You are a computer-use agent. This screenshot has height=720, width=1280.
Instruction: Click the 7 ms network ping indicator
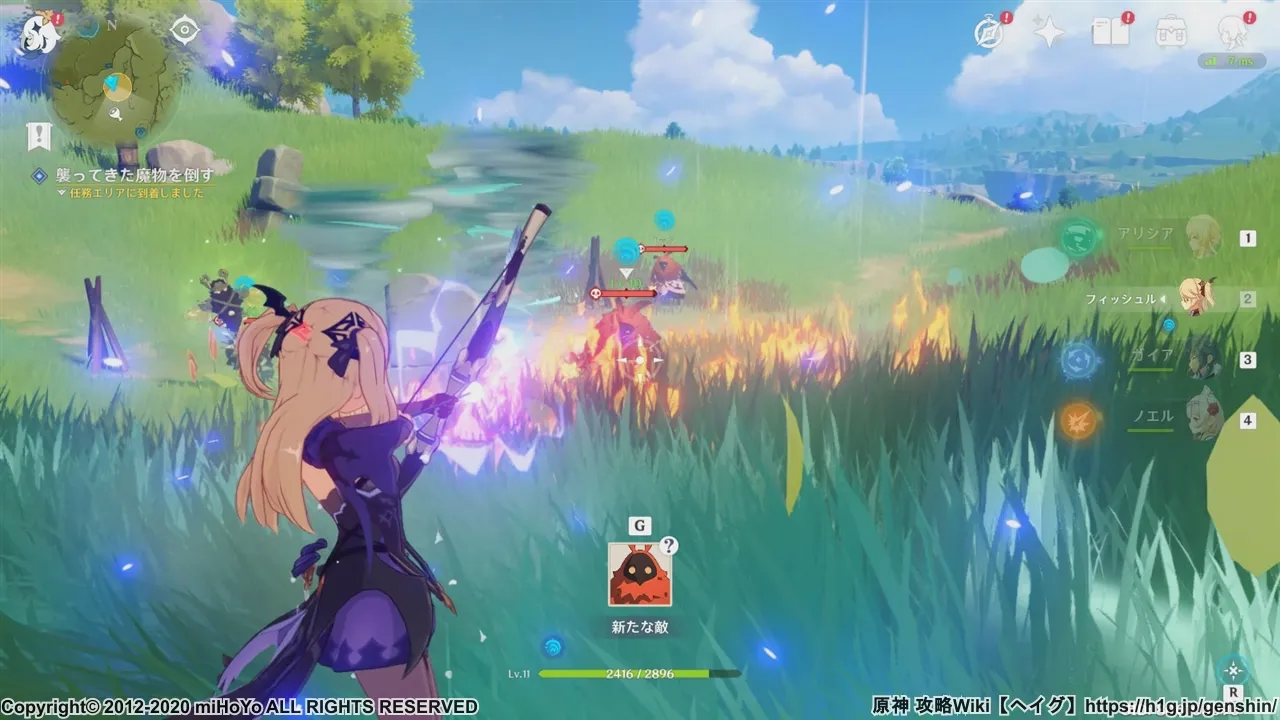coord(1230,58)
